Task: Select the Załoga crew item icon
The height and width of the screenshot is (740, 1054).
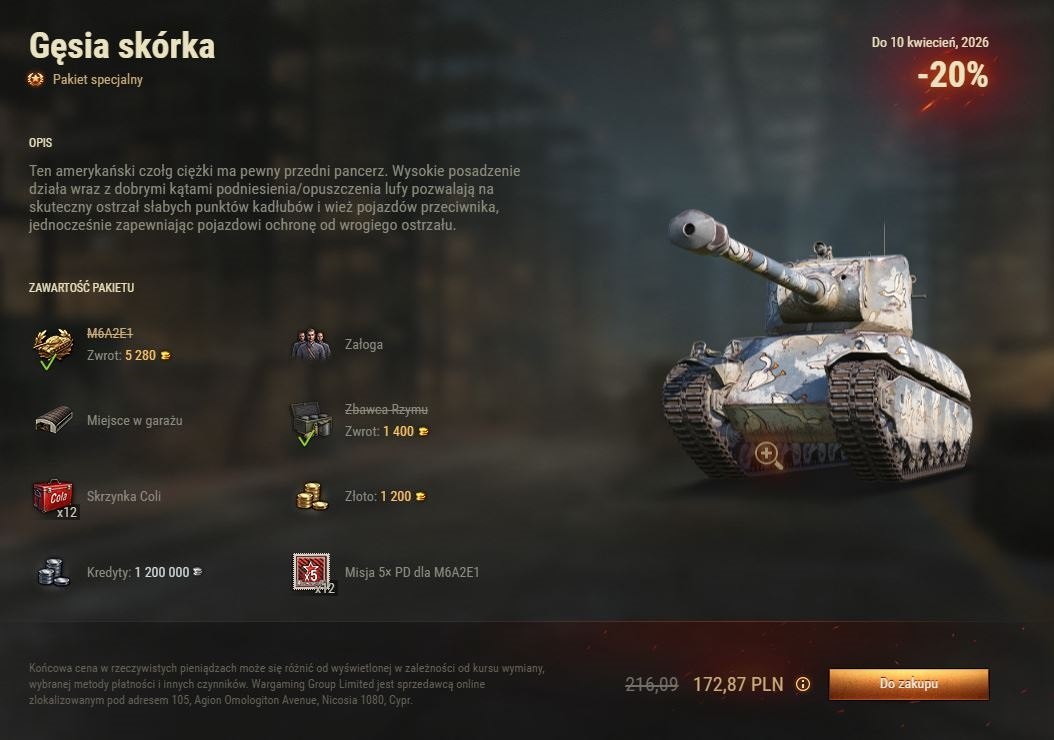Action: pyautogui.click(x=311, y=345)
